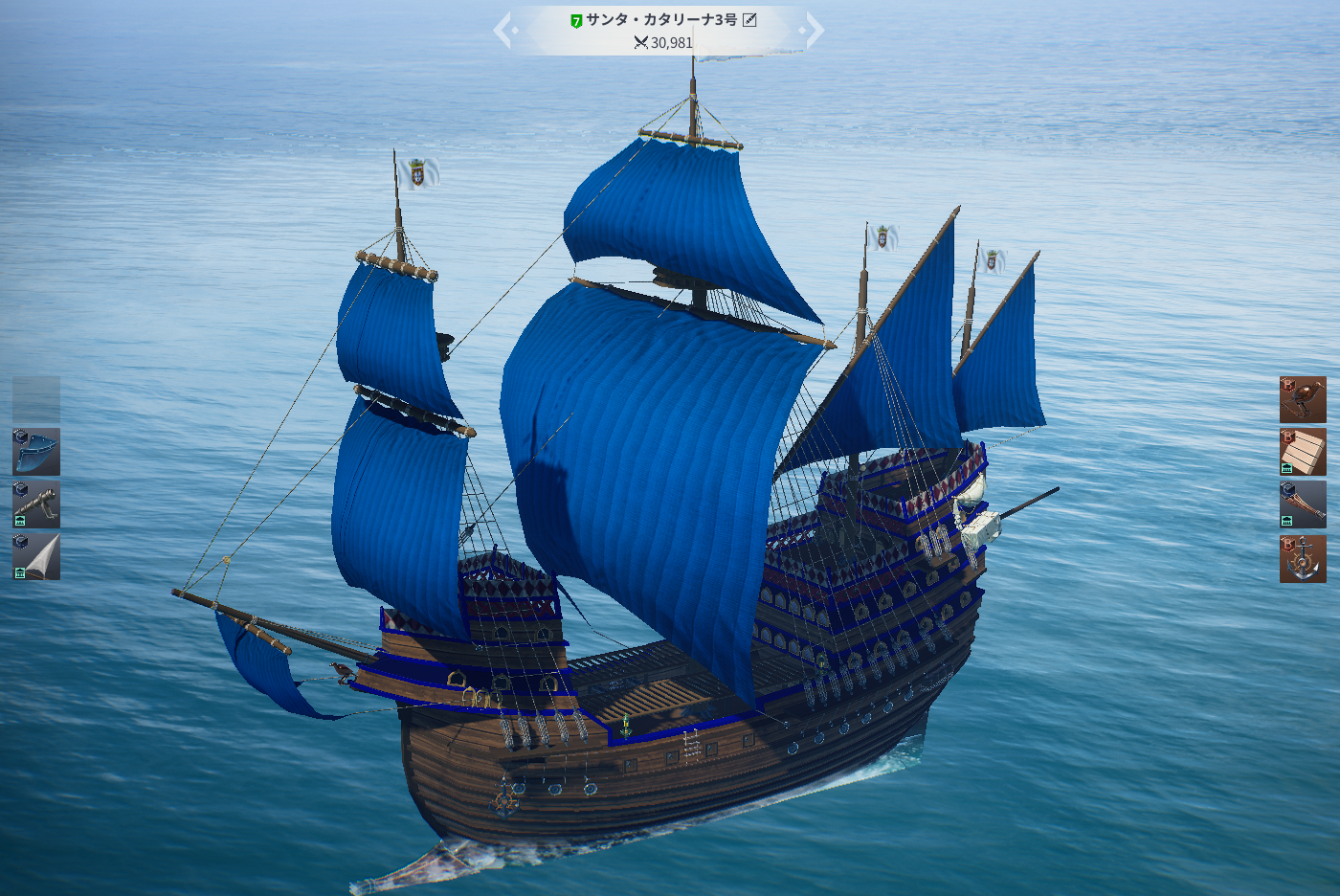This screenshot has height=896, width=1340.
Task: Choose the white sail equipment slot
Action: coord(36,557)
